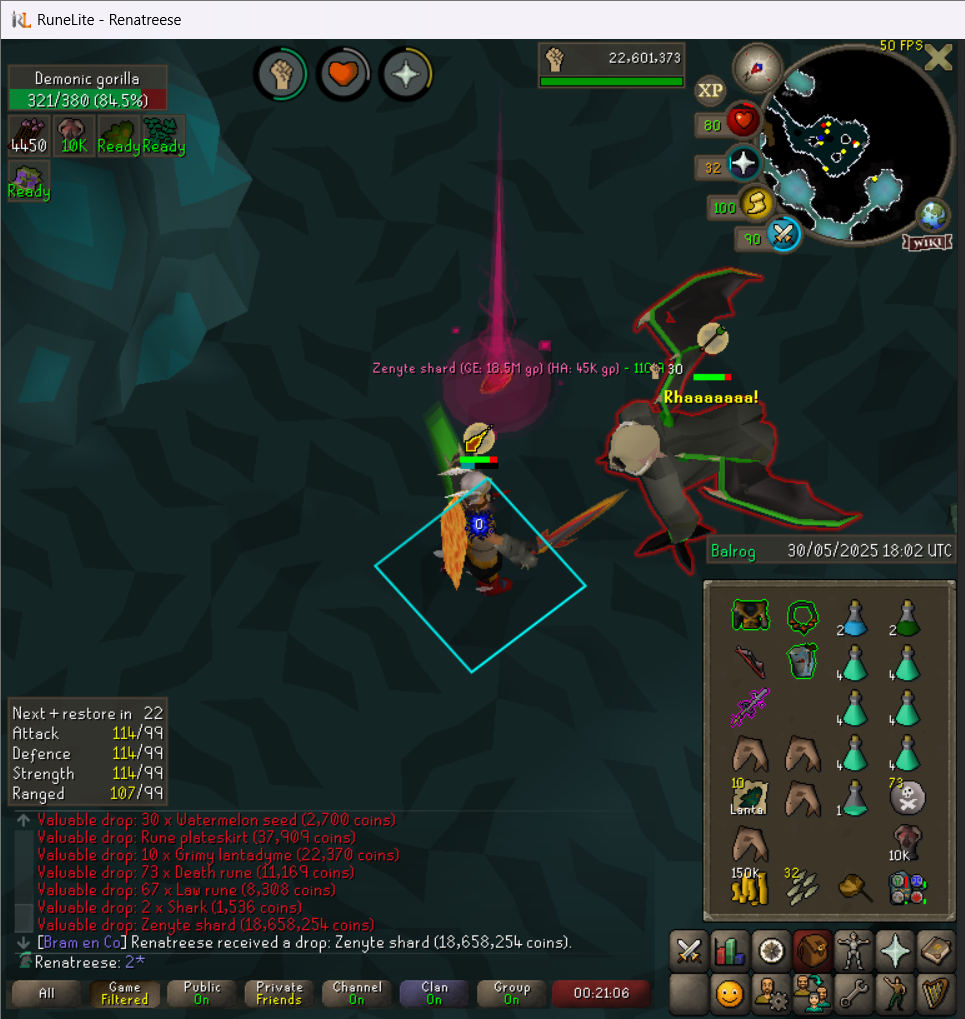
Task: Toggle run with the boot energy orb
Action: click(x=757, y=205)
